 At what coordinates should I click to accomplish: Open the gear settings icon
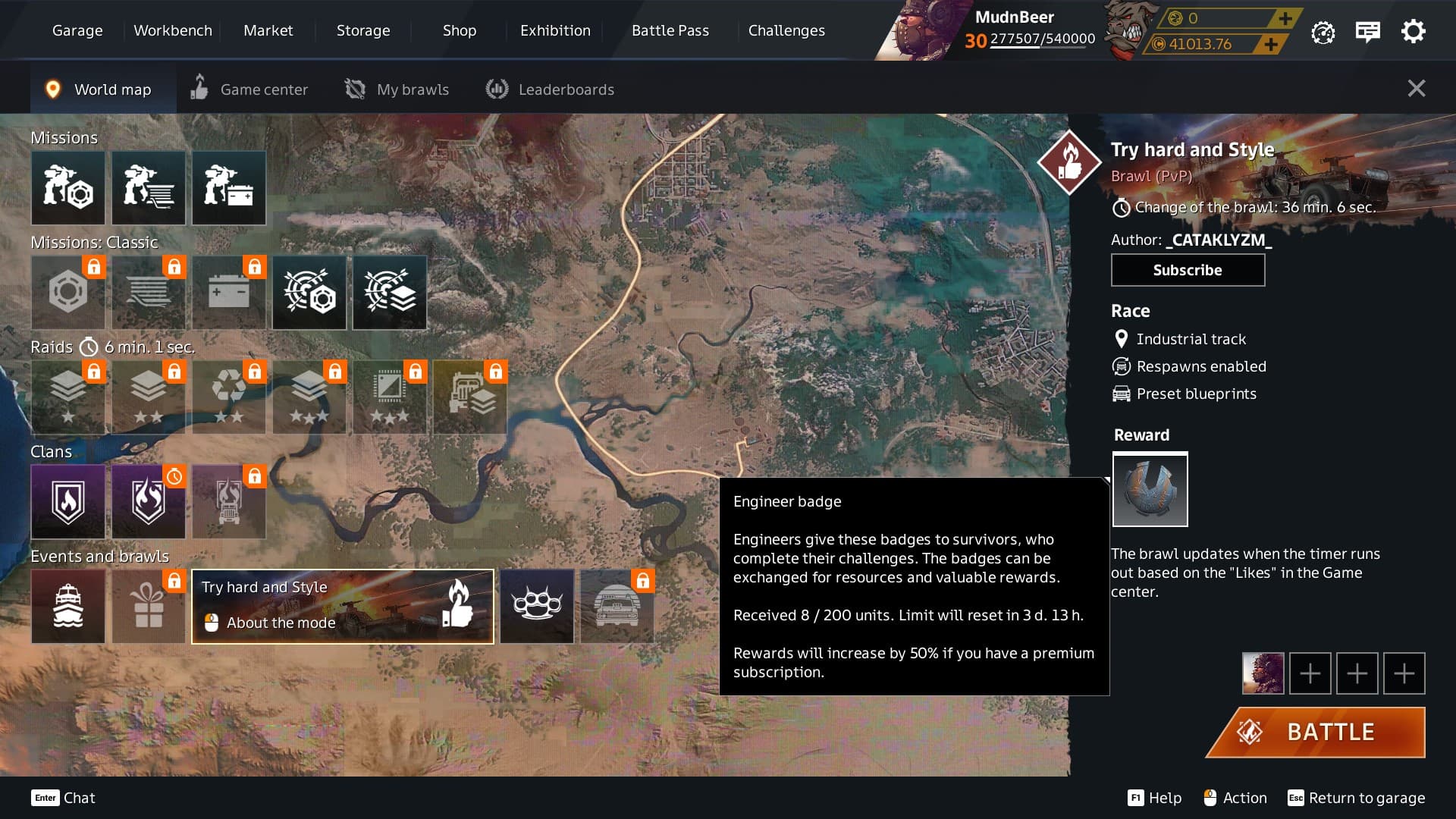click(x=1413, y=32)
